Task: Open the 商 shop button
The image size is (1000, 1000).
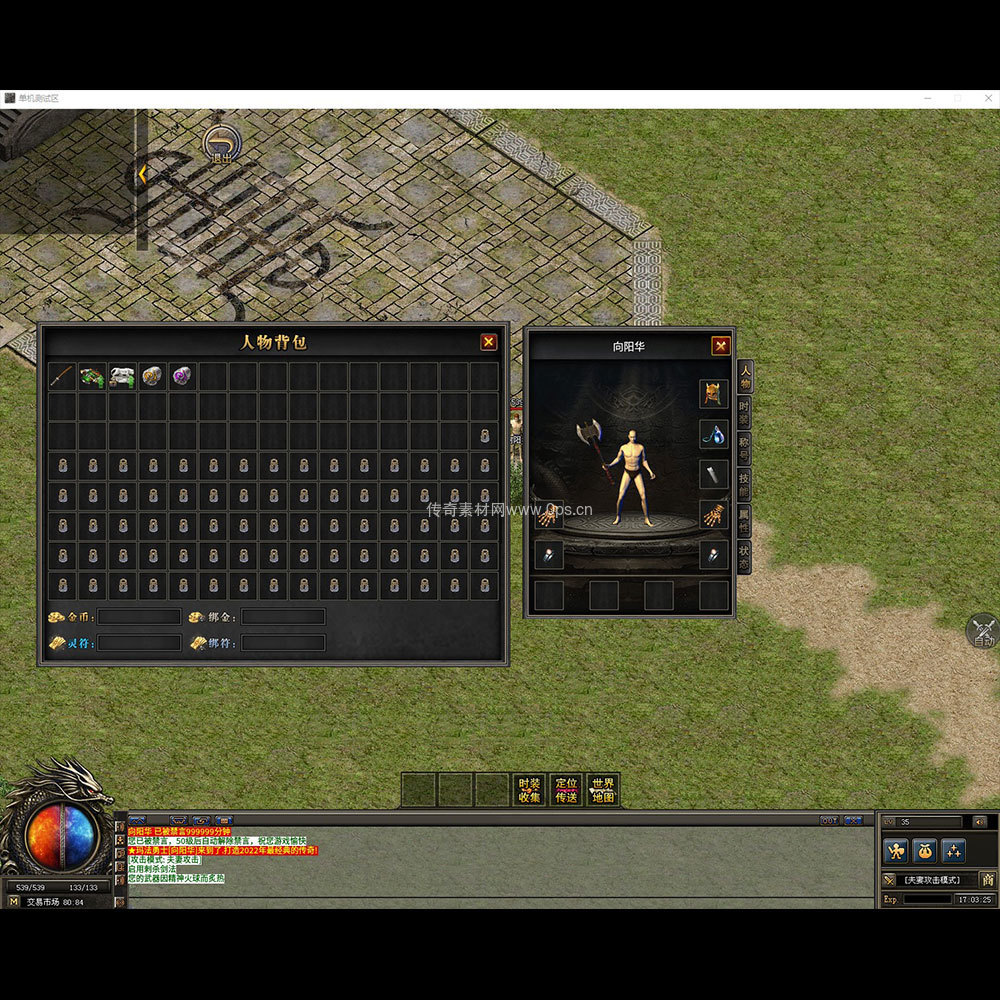Action: (x=987, y=880)
